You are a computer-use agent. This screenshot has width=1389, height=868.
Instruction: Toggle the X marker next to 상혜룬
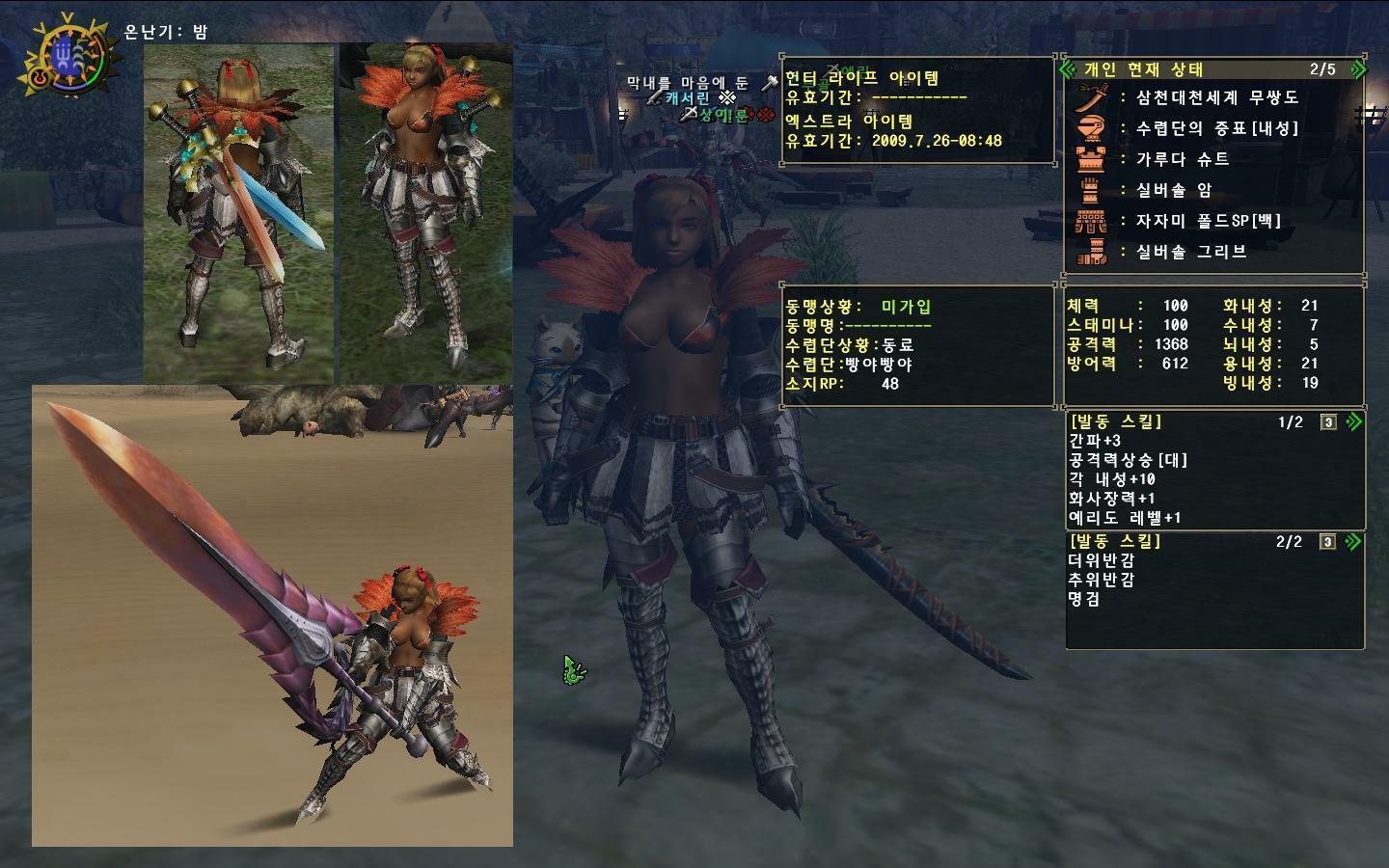pos(765,115)
